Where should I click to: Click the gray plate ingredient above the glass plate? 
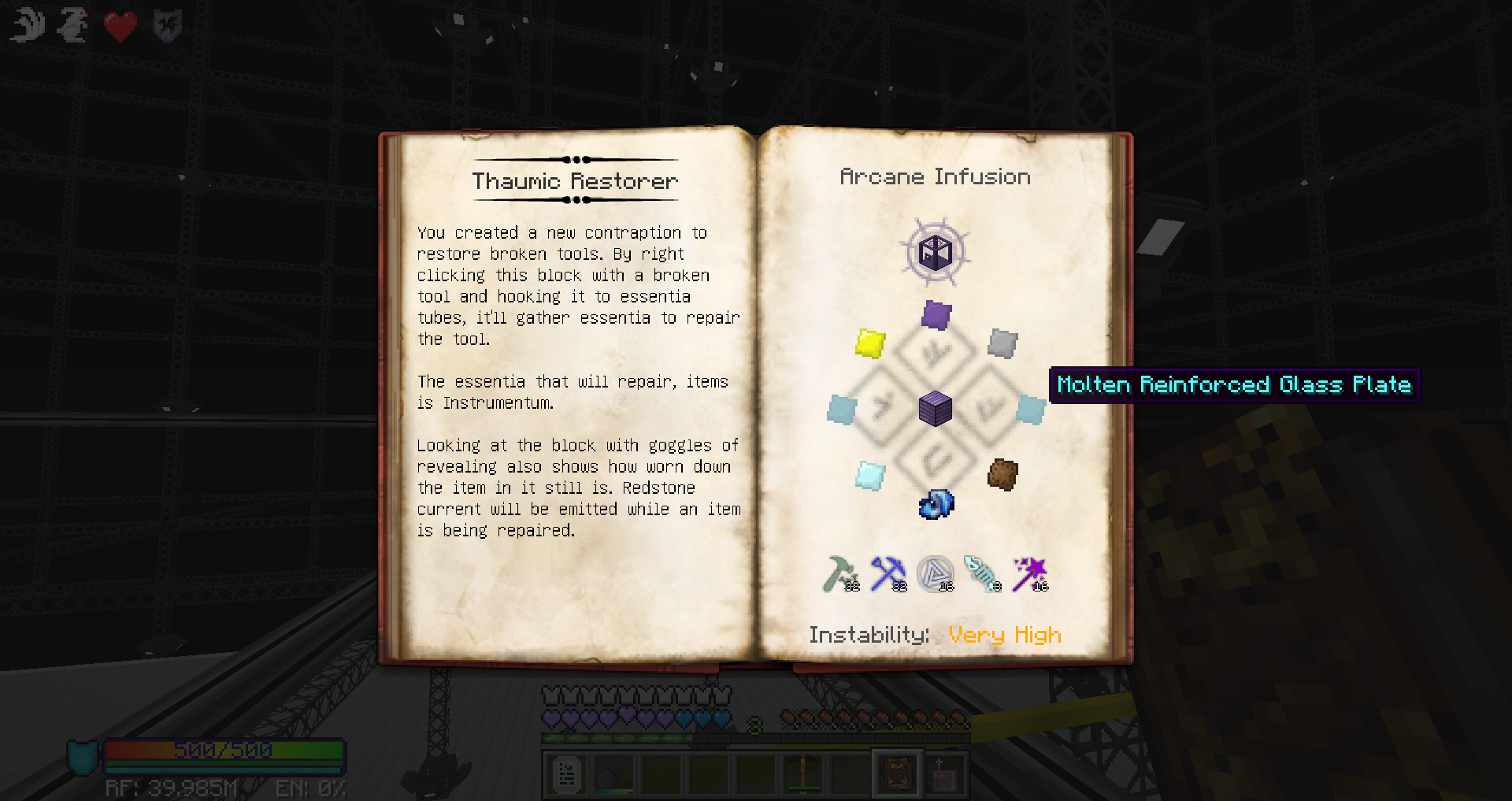pyautogui.click(x=1002, y=345)
